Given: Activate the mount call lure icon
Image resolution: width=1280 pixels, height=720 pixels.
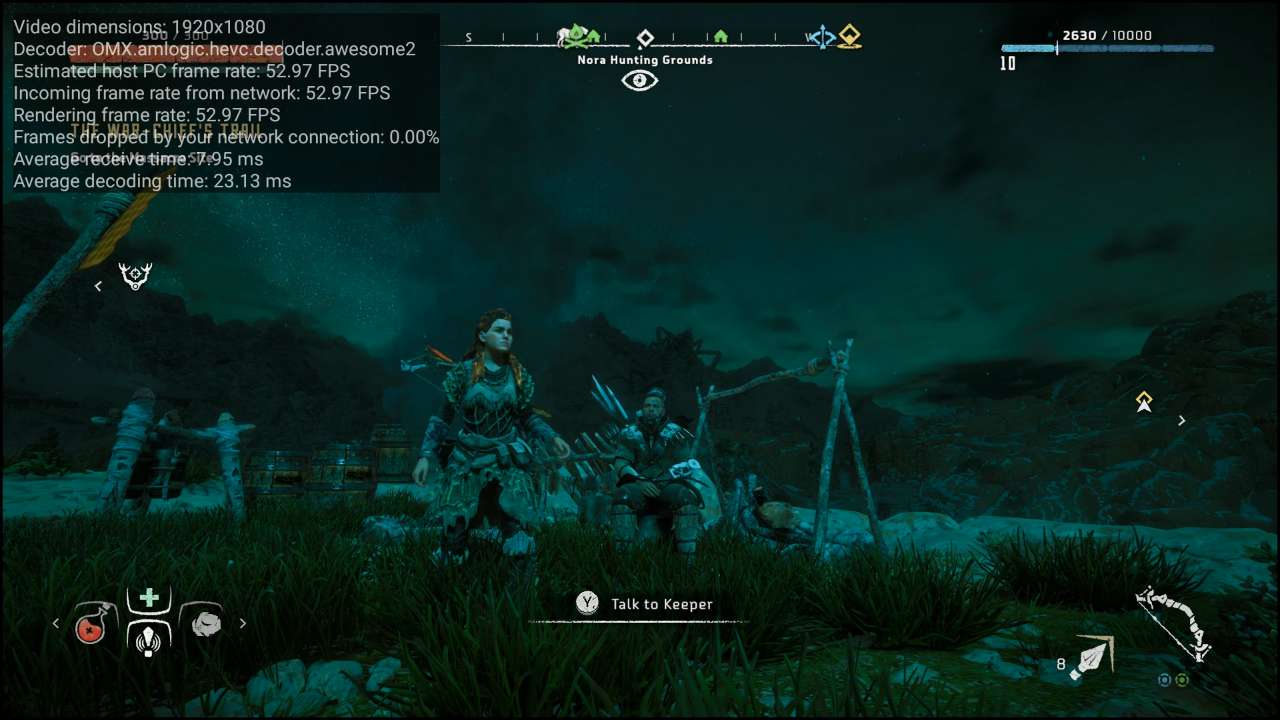Looking at the screenshot, I should [x=149, y=638].
